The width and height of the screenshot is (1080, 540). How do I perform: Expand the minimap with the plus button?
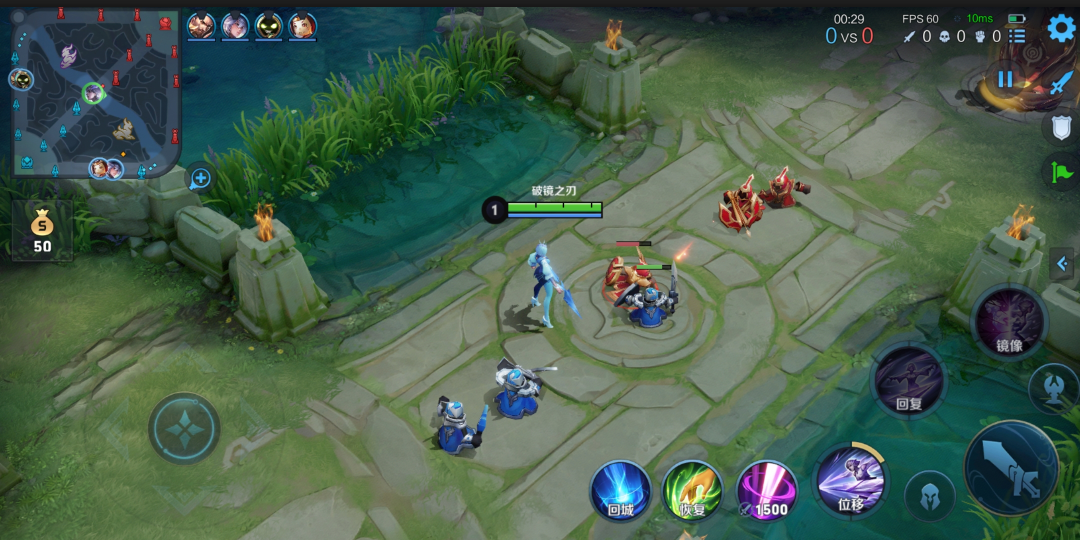click(201, 178)
